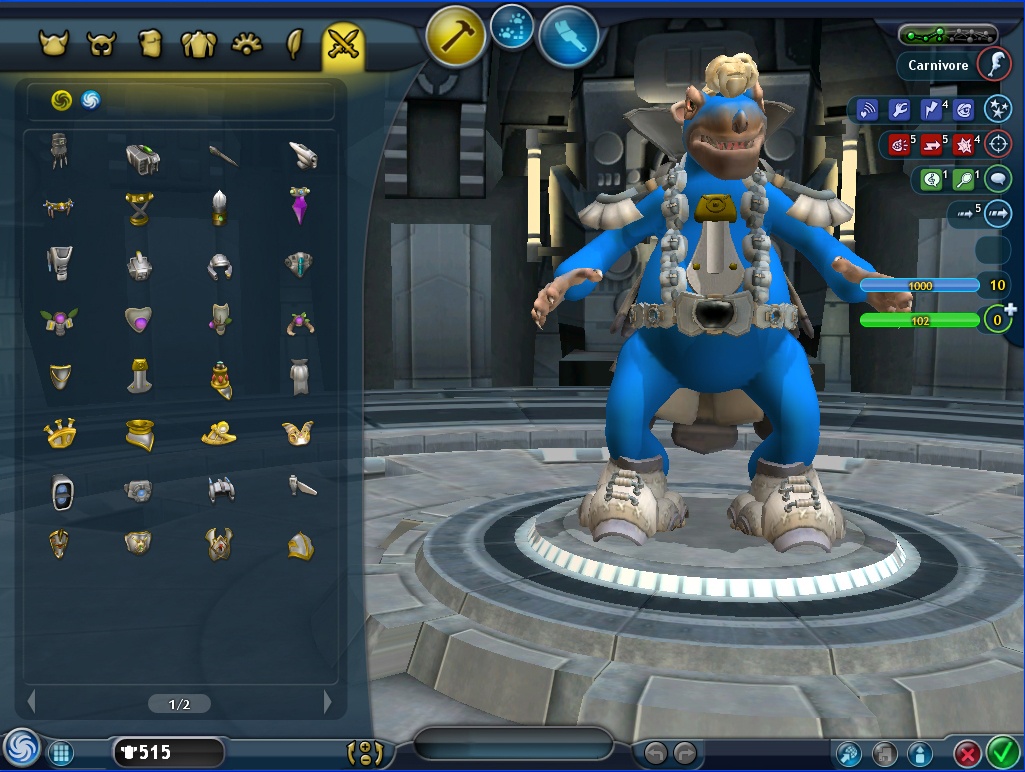Open the Sporepedia grid button

[x=60, y=752]
